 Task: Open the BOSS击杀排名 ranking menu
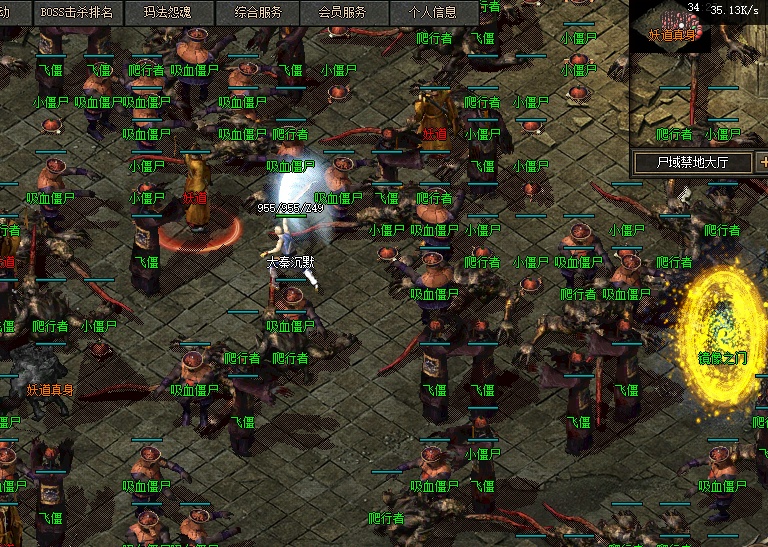pos(77,13)
